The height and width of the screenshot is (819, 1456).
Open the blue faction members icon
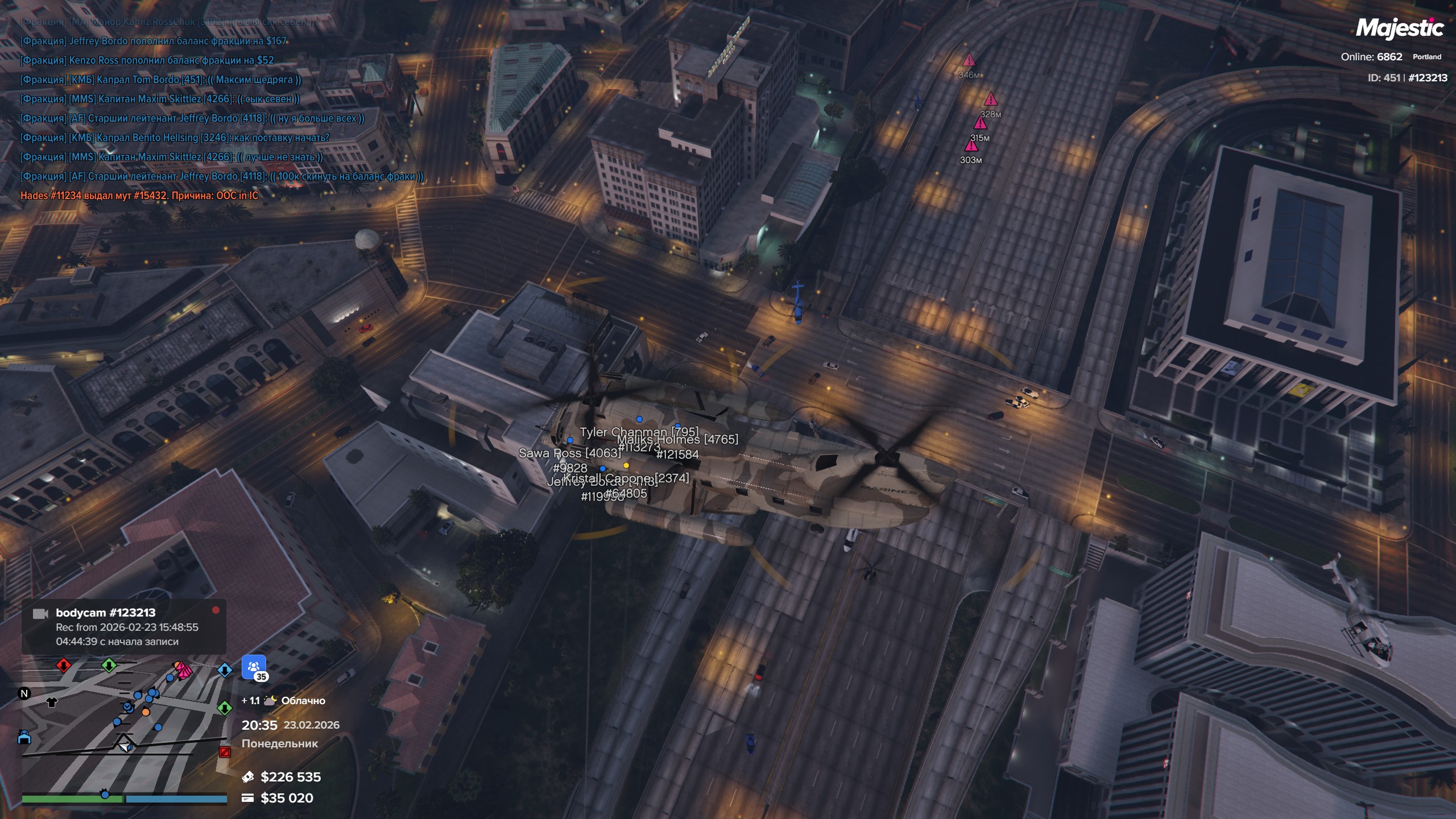click(x=254, y=667)
